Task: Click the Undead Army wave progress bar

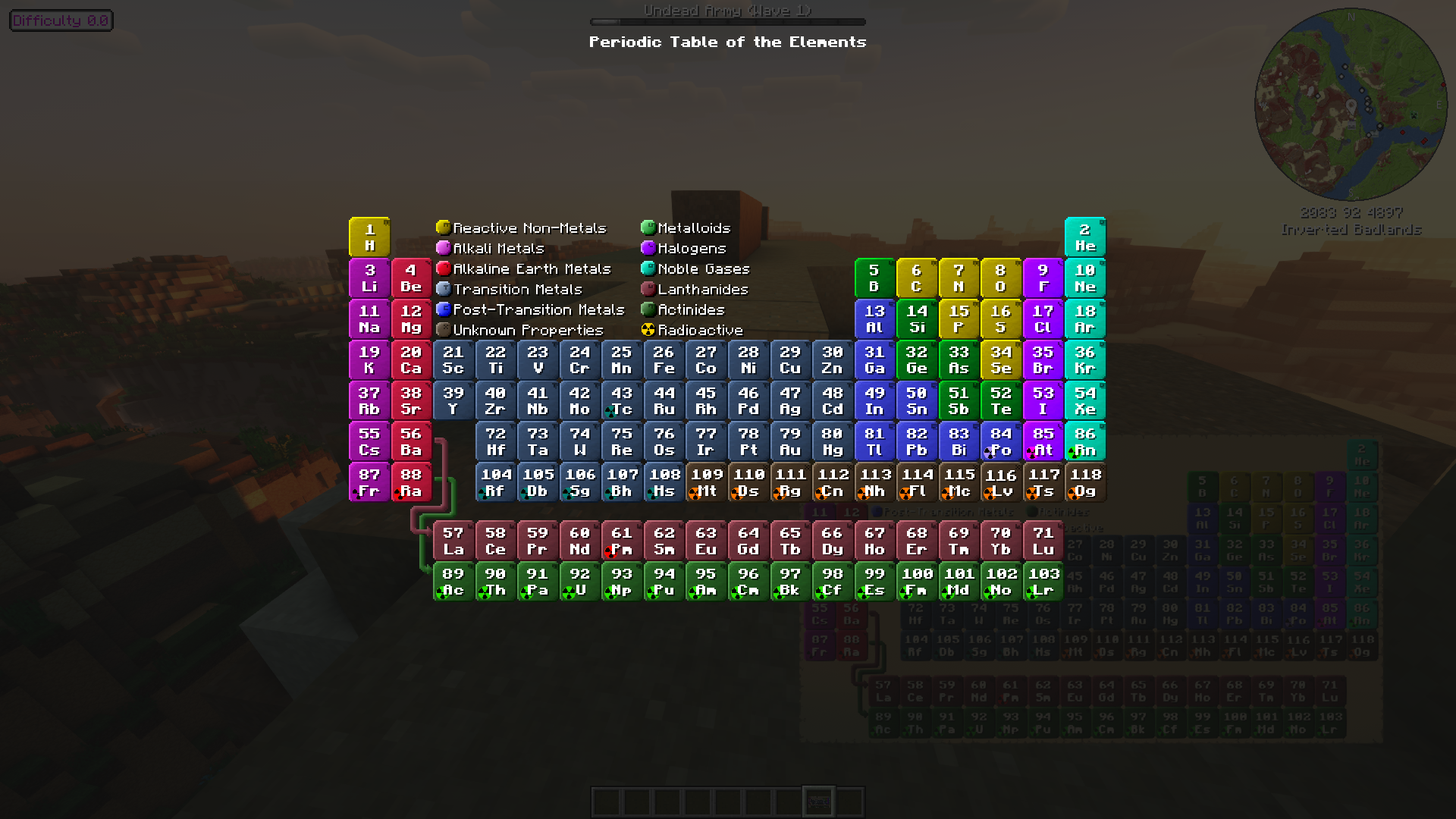Action: [x=727, y=21]
